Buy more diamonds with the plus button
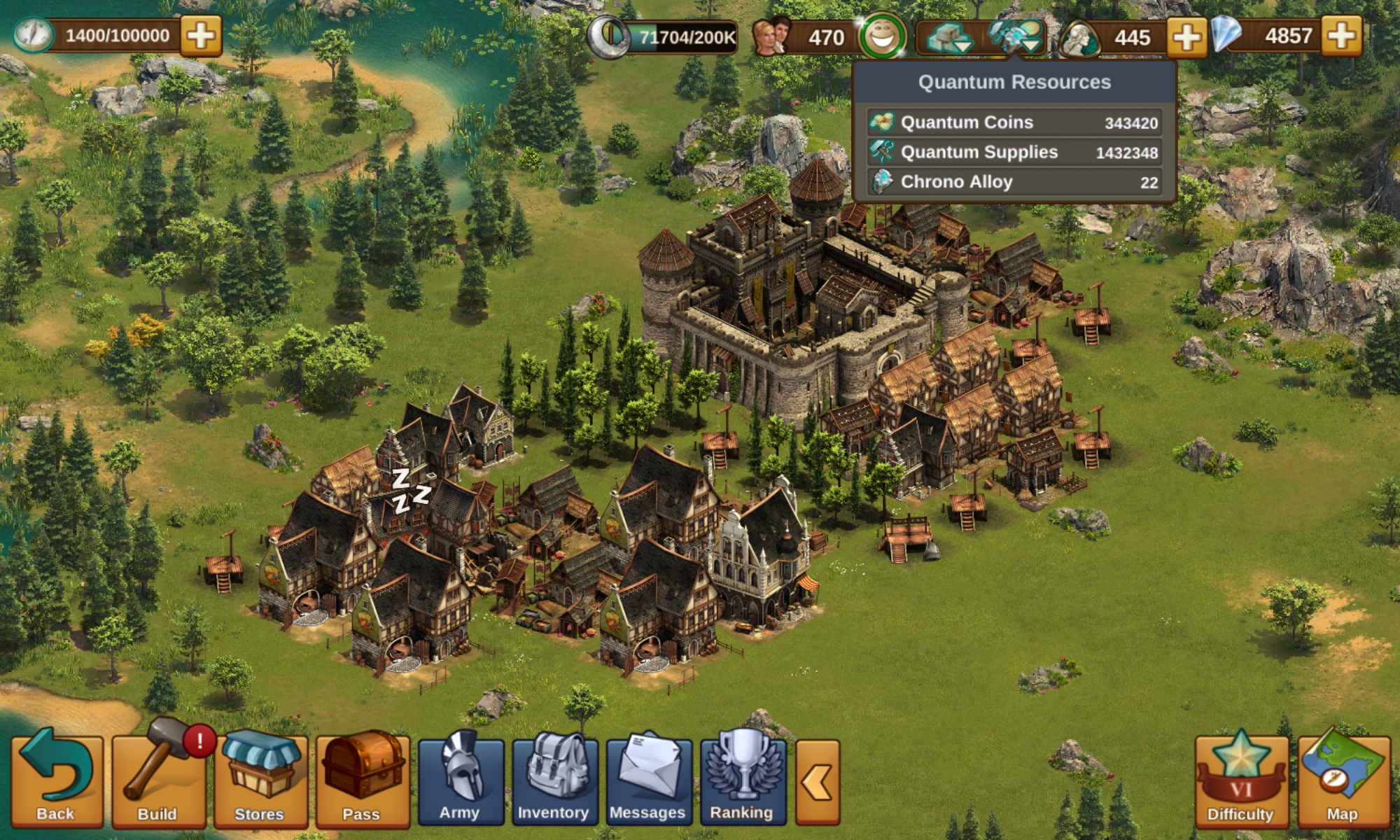Viewport: 1400px width, 840px height. 1341,36
